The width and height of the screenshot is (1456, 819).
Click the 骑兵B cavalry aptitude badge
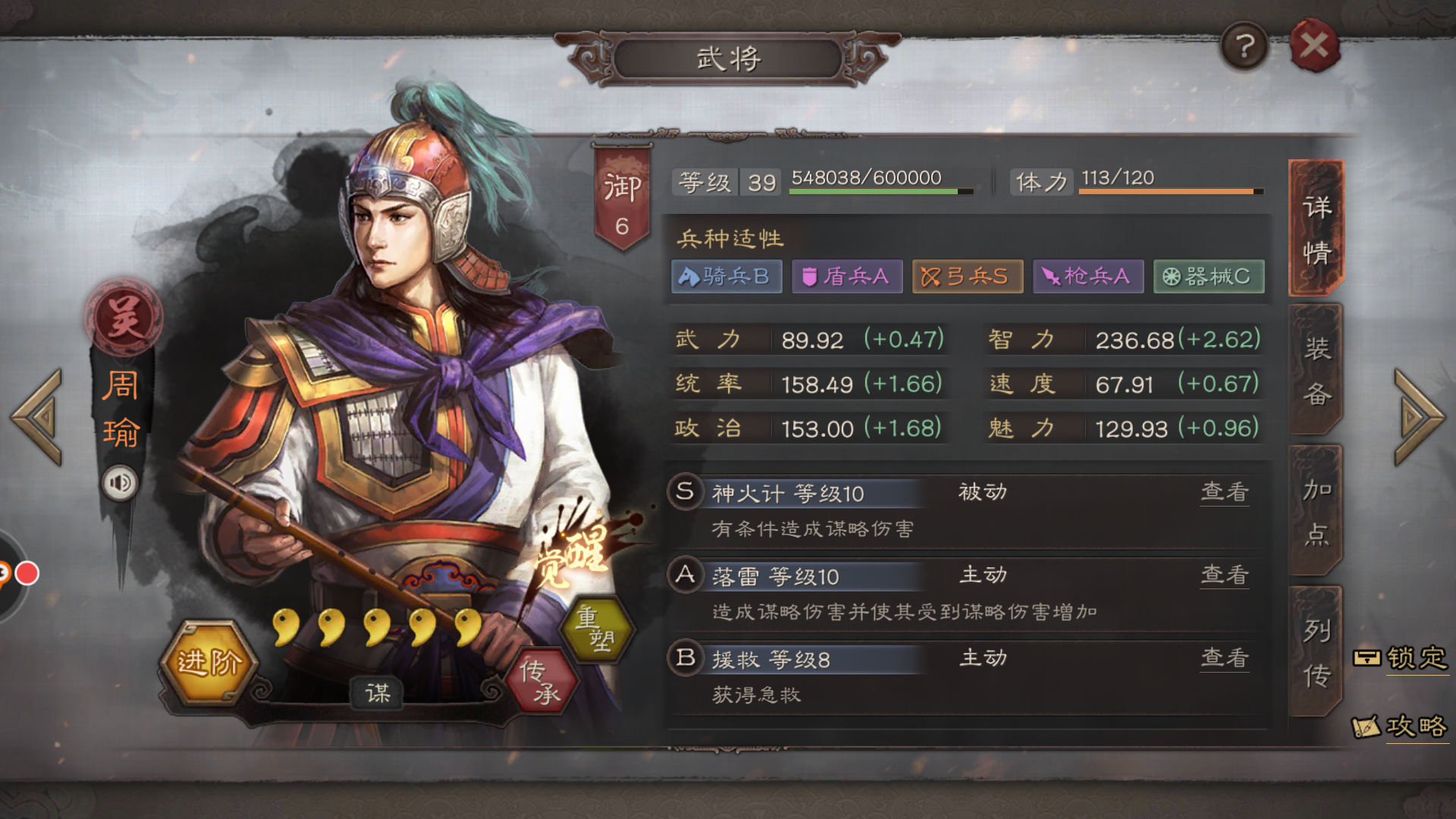coord(726,276)
